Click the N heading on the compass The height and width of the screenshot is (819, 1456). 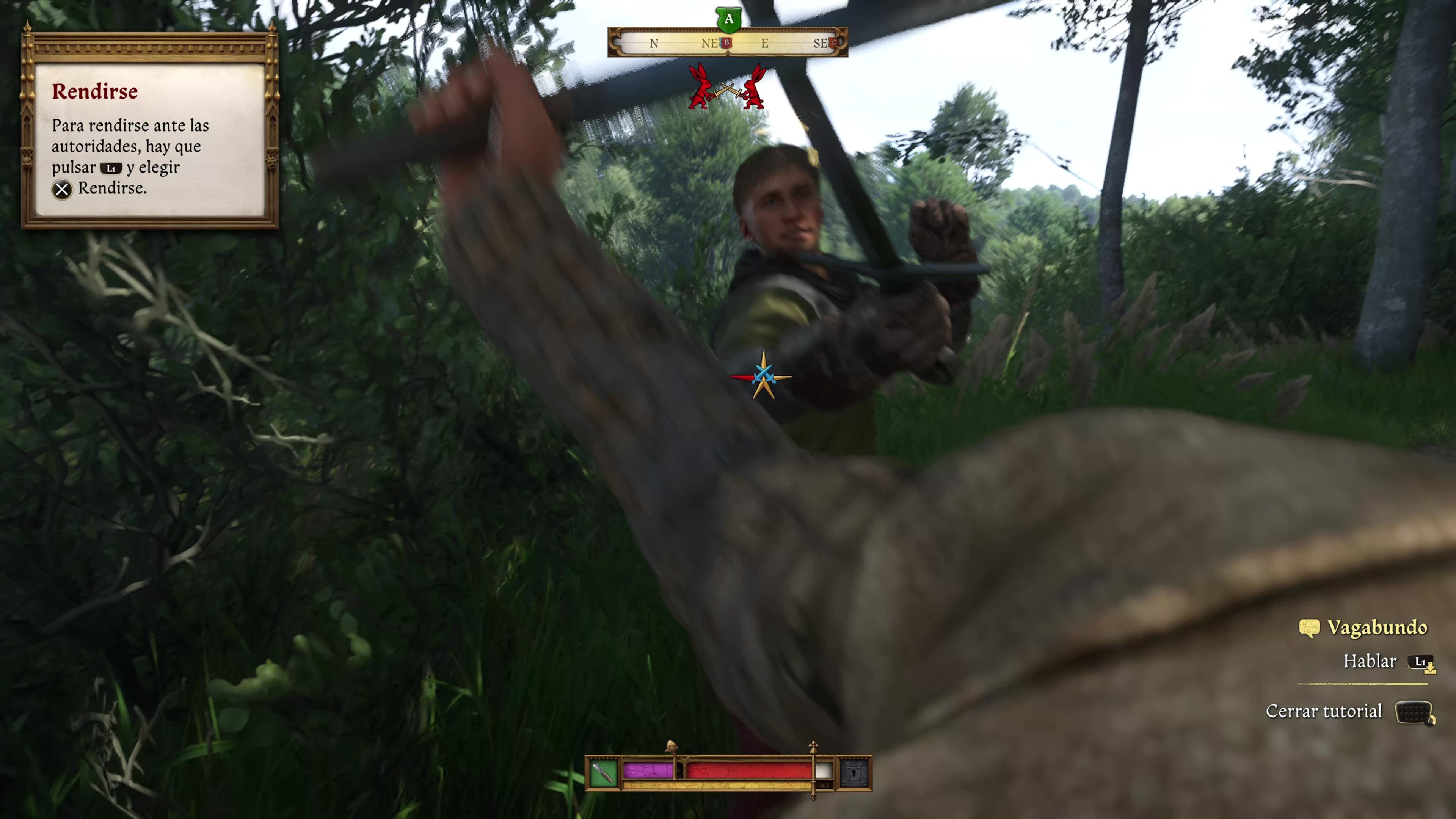[x=654, y=44]
